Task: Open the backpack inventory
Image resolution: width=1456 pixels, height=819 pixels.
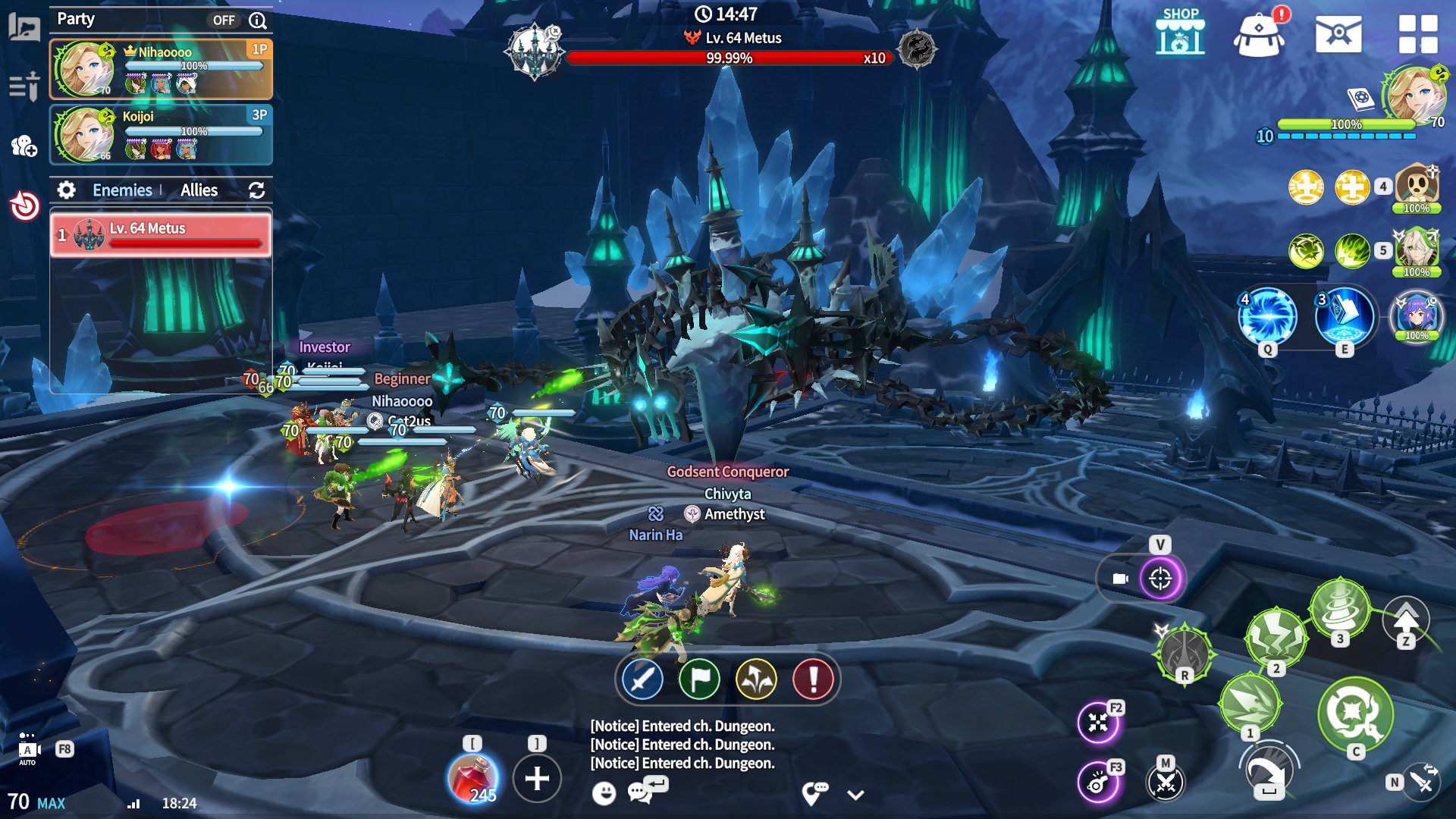Action: 1259,35
